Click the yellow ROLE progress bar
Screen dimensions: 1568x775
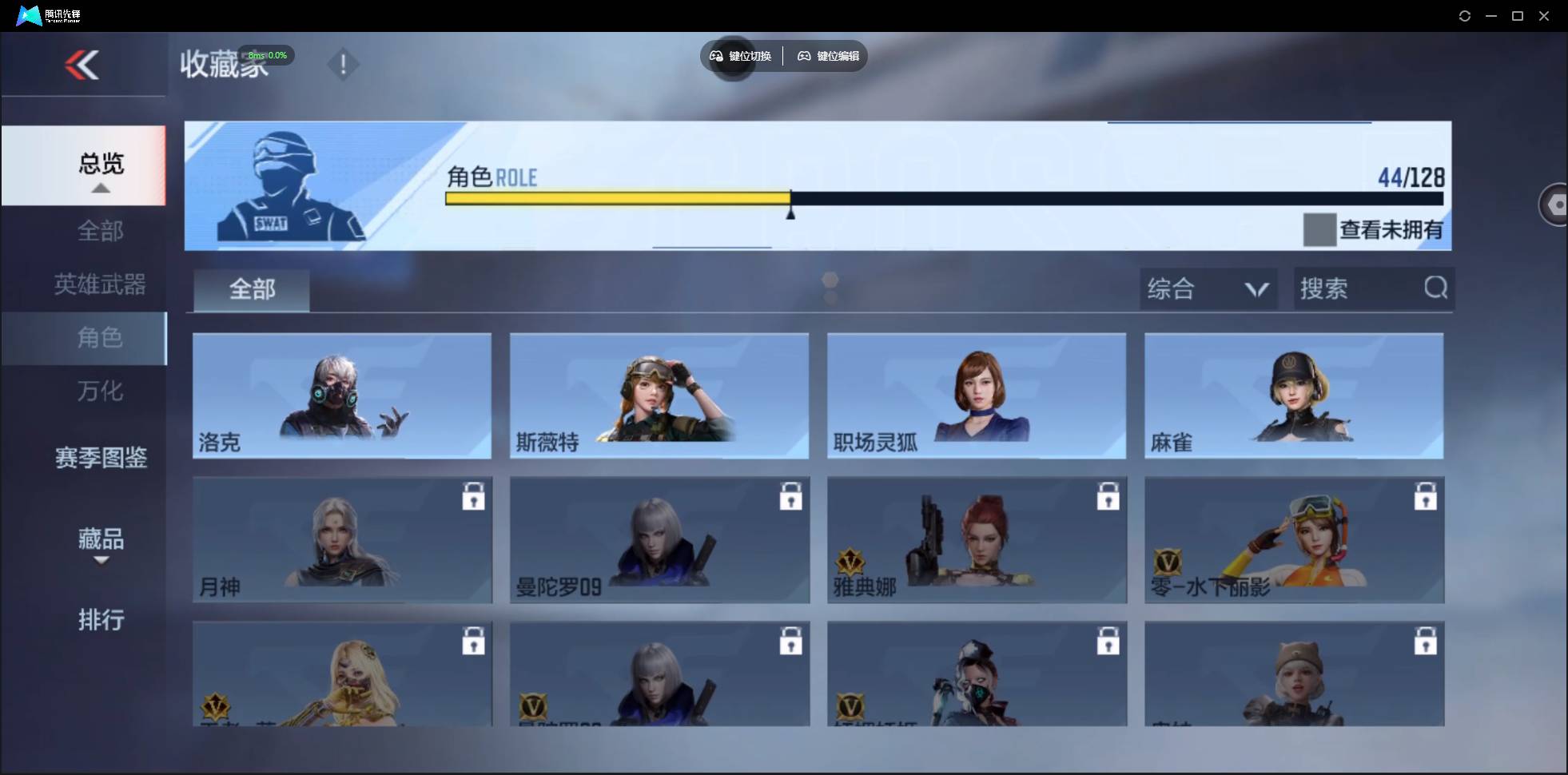[615, 198]
